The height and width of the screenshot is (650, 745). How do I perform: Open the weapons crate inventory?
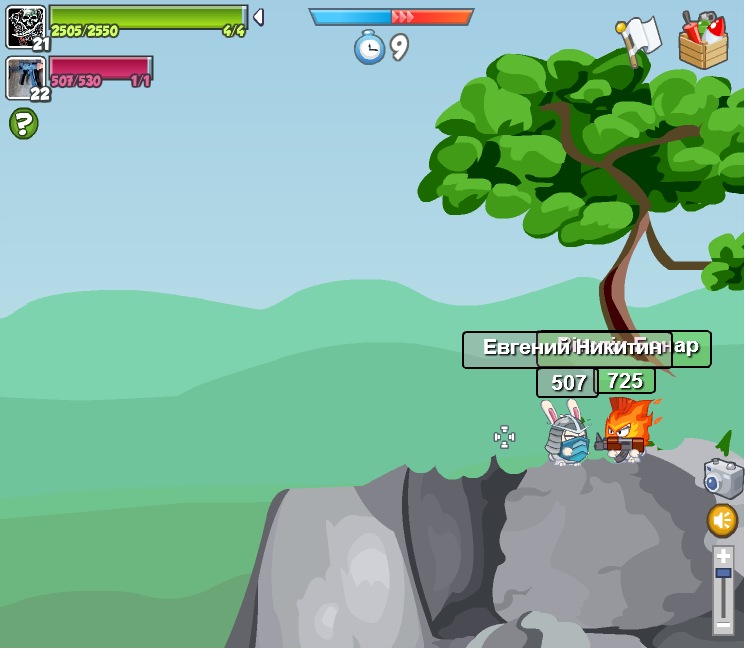tap(703, 41)
